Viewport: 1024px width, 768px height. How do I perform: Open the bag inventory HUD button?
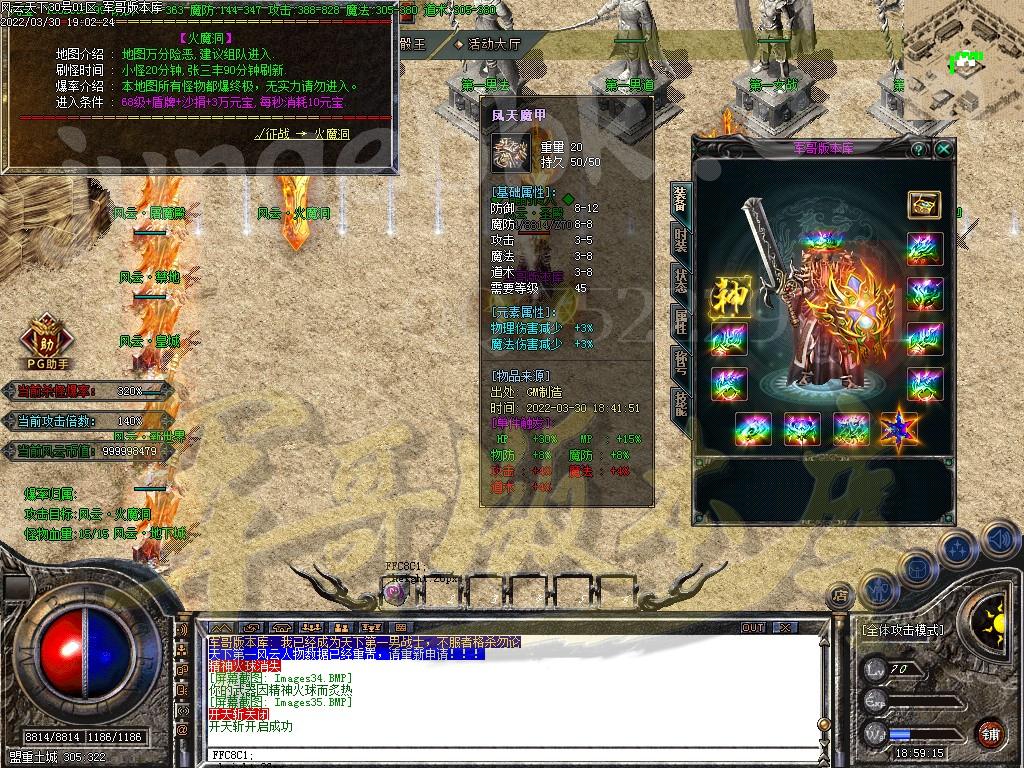pos(917,567)
